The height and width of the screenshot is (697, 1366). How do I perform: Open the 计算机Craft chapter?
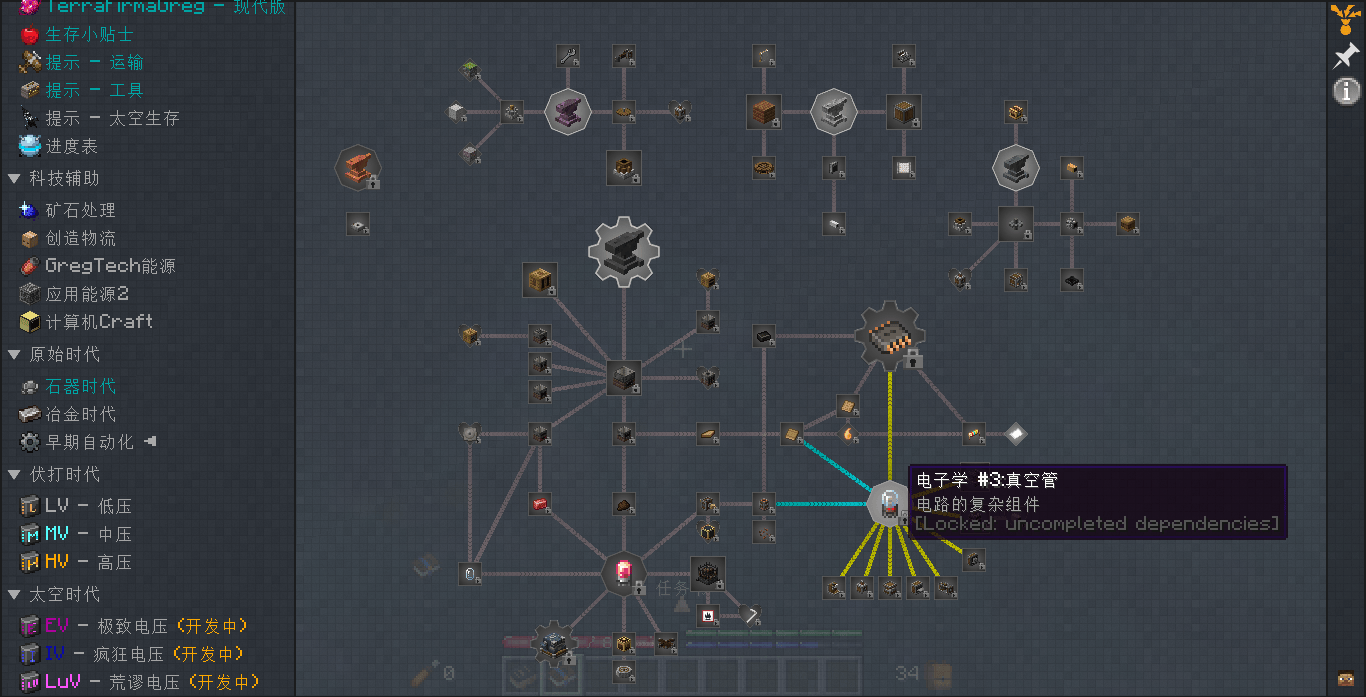[99, 322]
